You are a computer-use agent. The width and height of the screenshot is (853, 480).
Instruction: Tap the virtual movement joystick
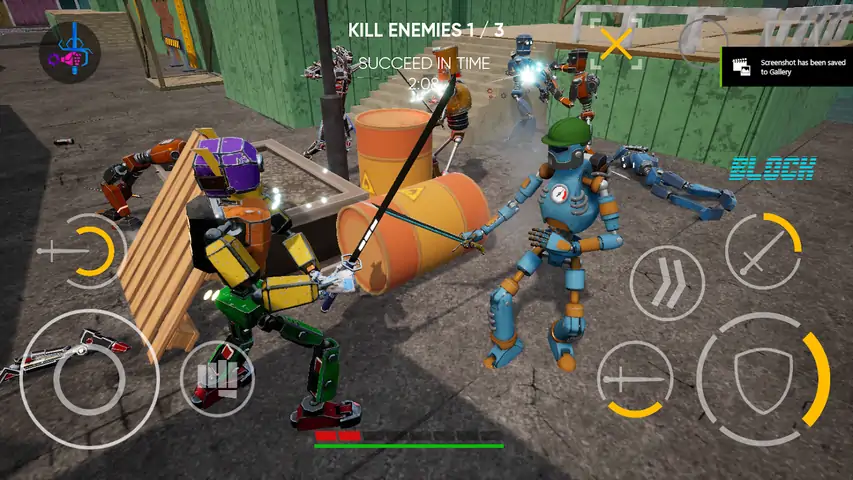pyautogui.click(x=88, y=378)
